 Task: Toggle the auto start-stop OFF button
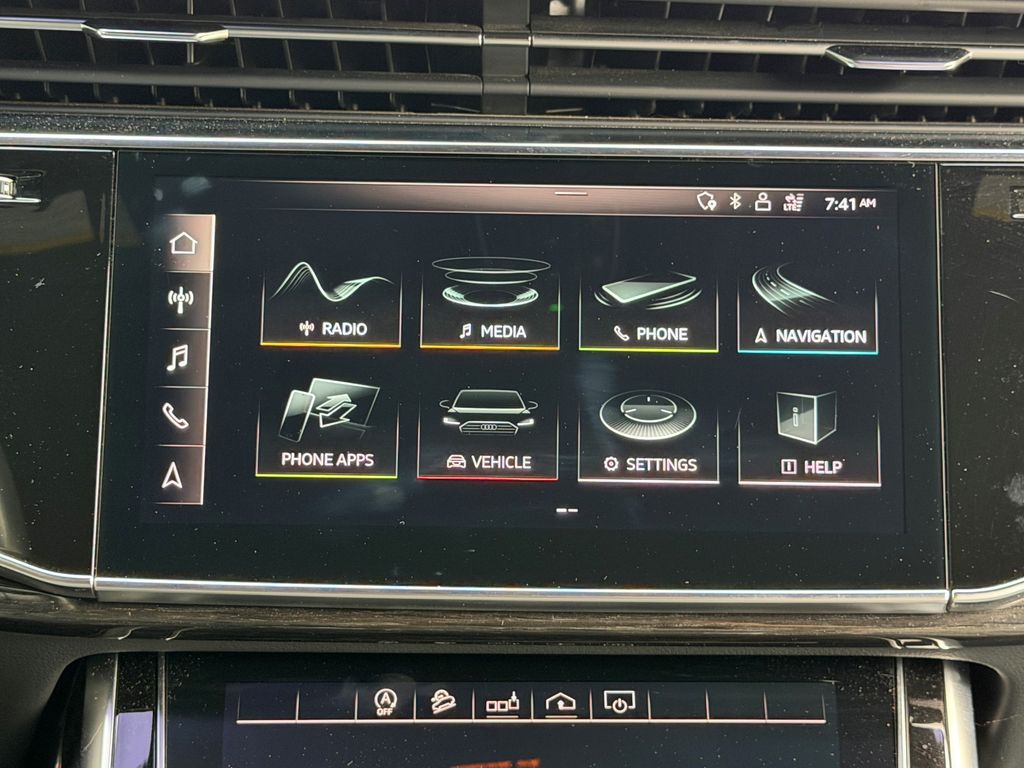click(x=385, y=701)
